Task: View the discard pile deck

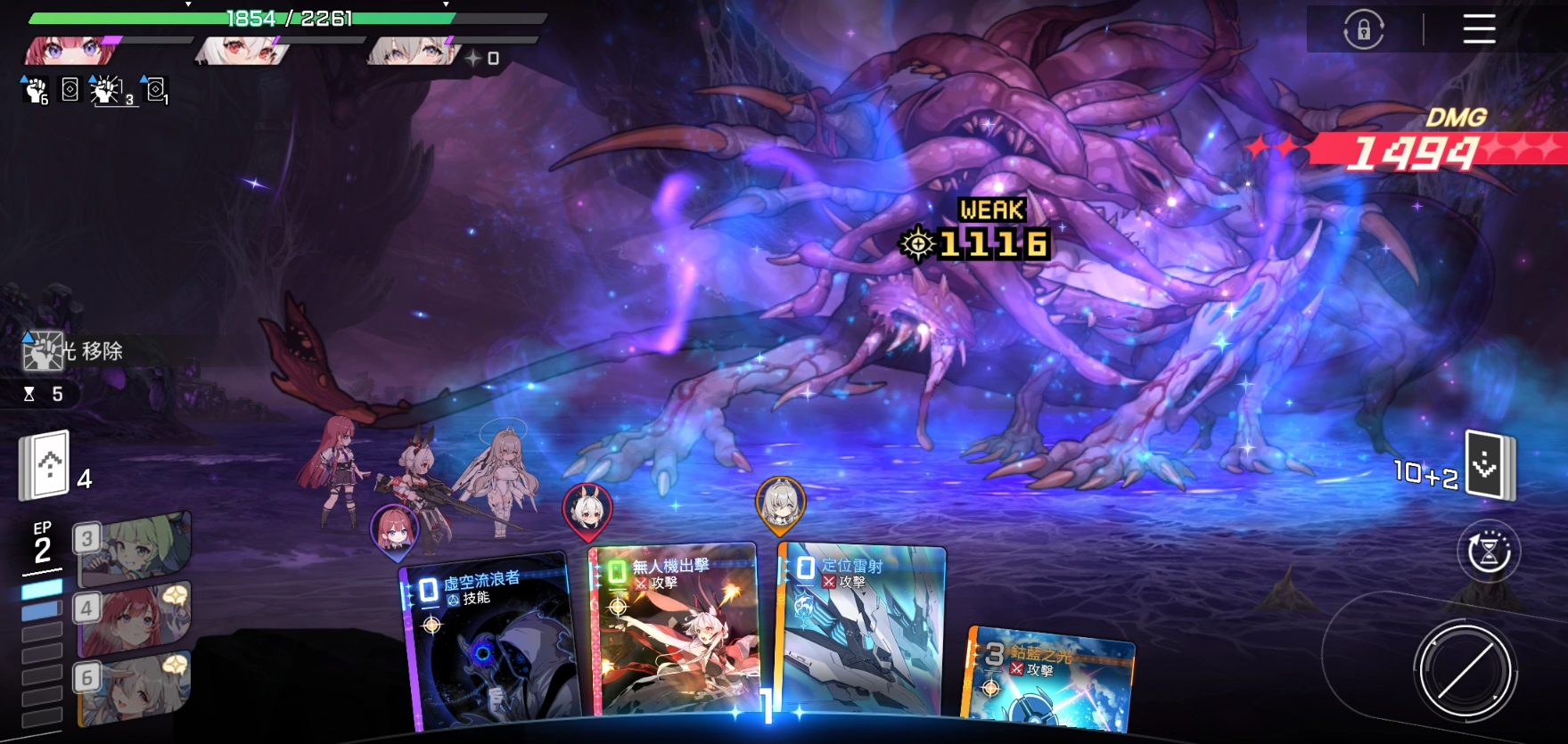Action: tap(1490, 464)
